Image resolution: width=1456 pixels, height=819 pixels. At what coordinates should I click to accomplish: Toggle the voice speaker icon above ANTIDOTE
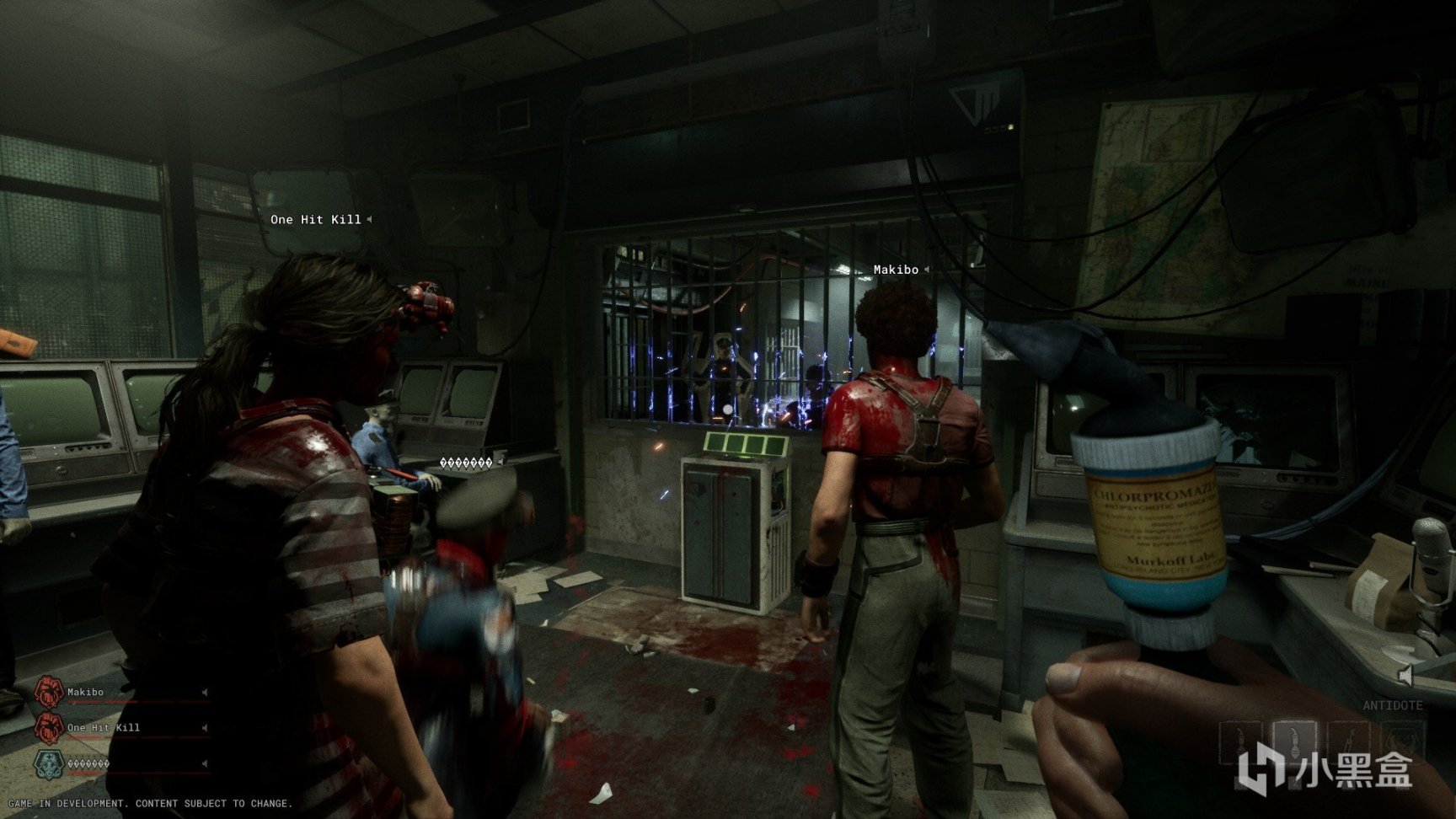pos(1405,675)
